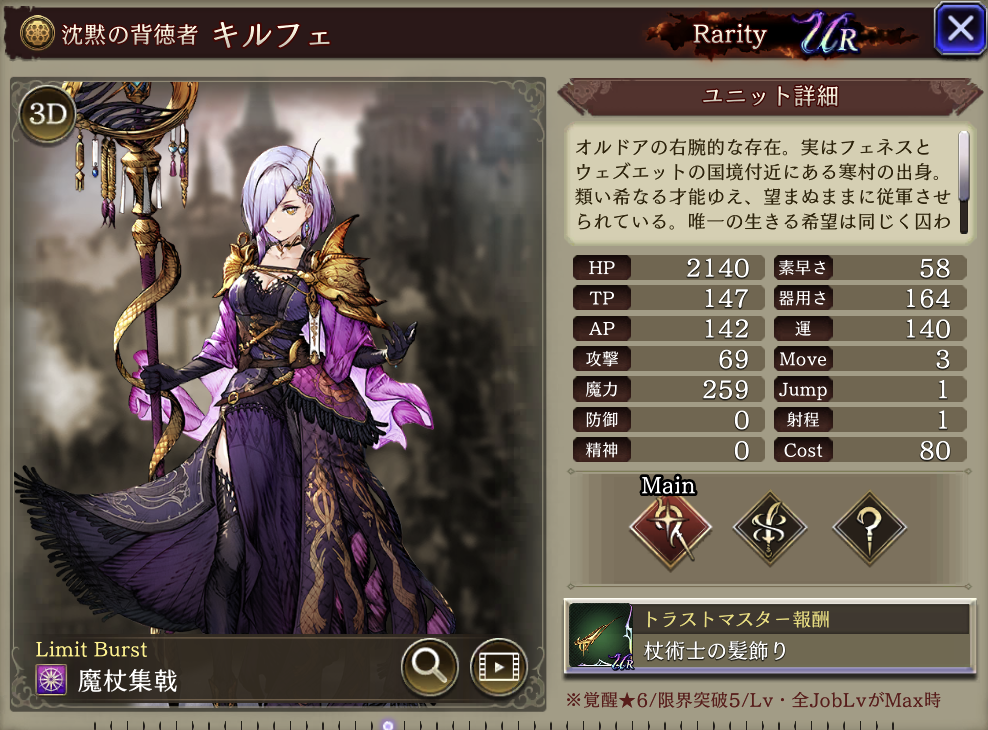
Task: Select the Main job icon
Action: (670, 530)
